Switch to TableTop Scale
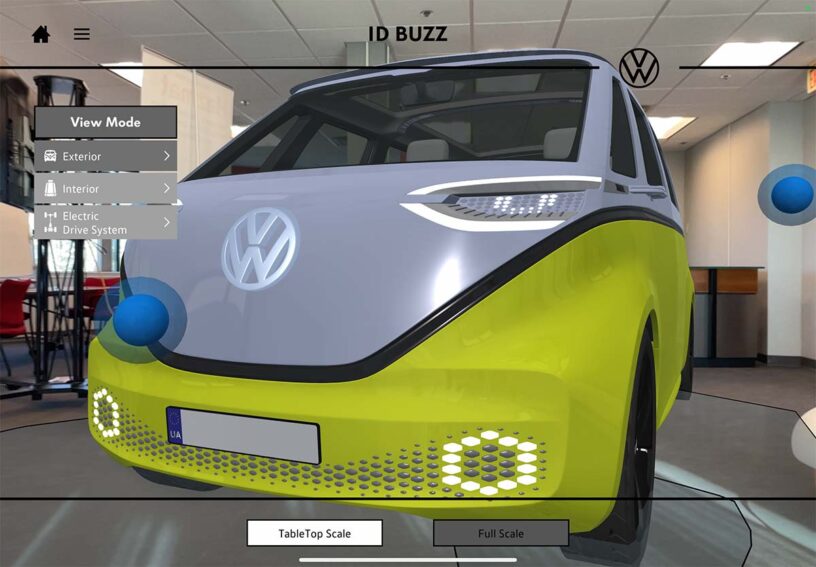 pyautogui.click(x=314, y=533)
